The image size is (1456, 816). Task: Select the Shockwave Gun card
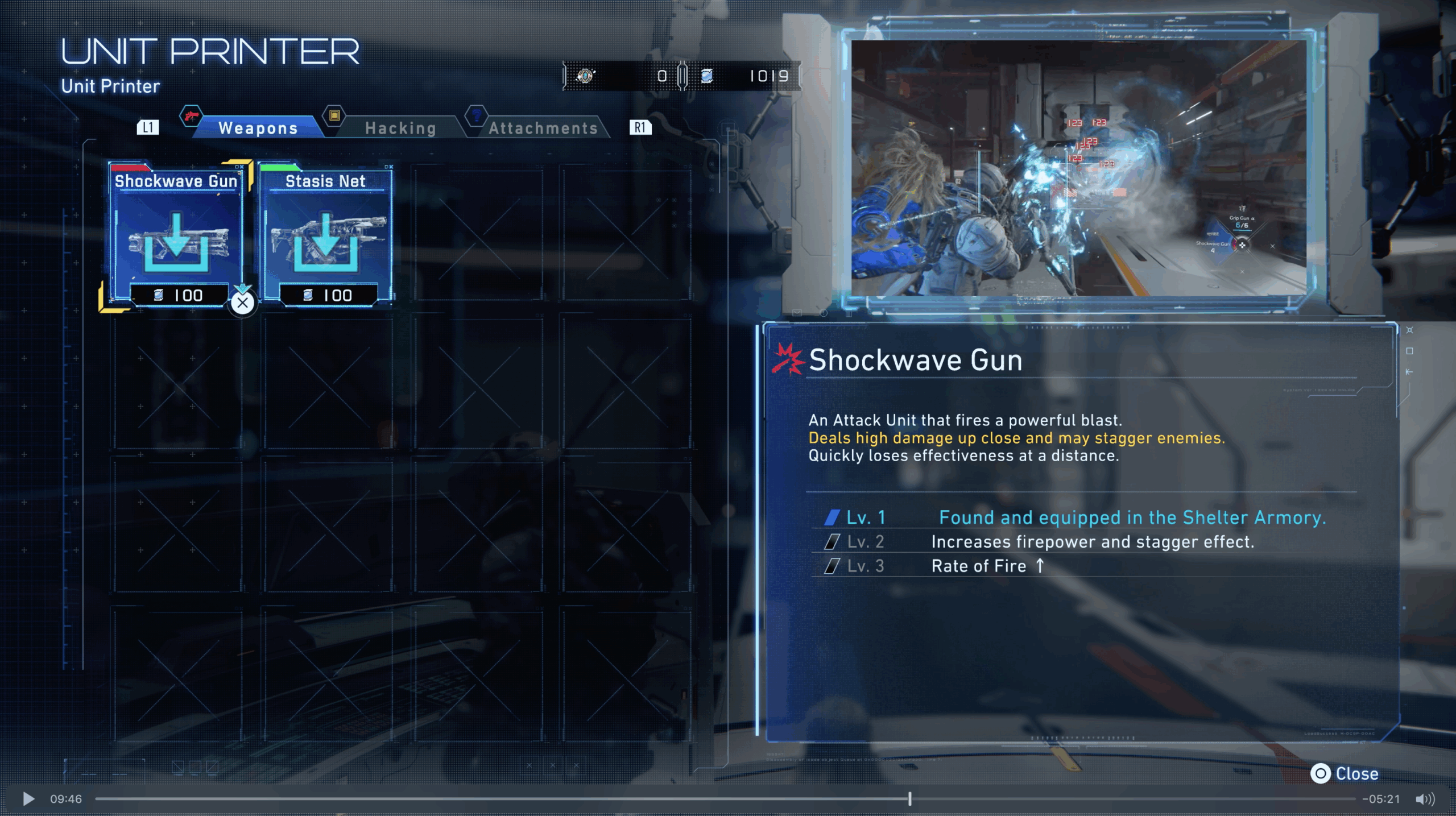pyautogui.click(x=176, y=235)
